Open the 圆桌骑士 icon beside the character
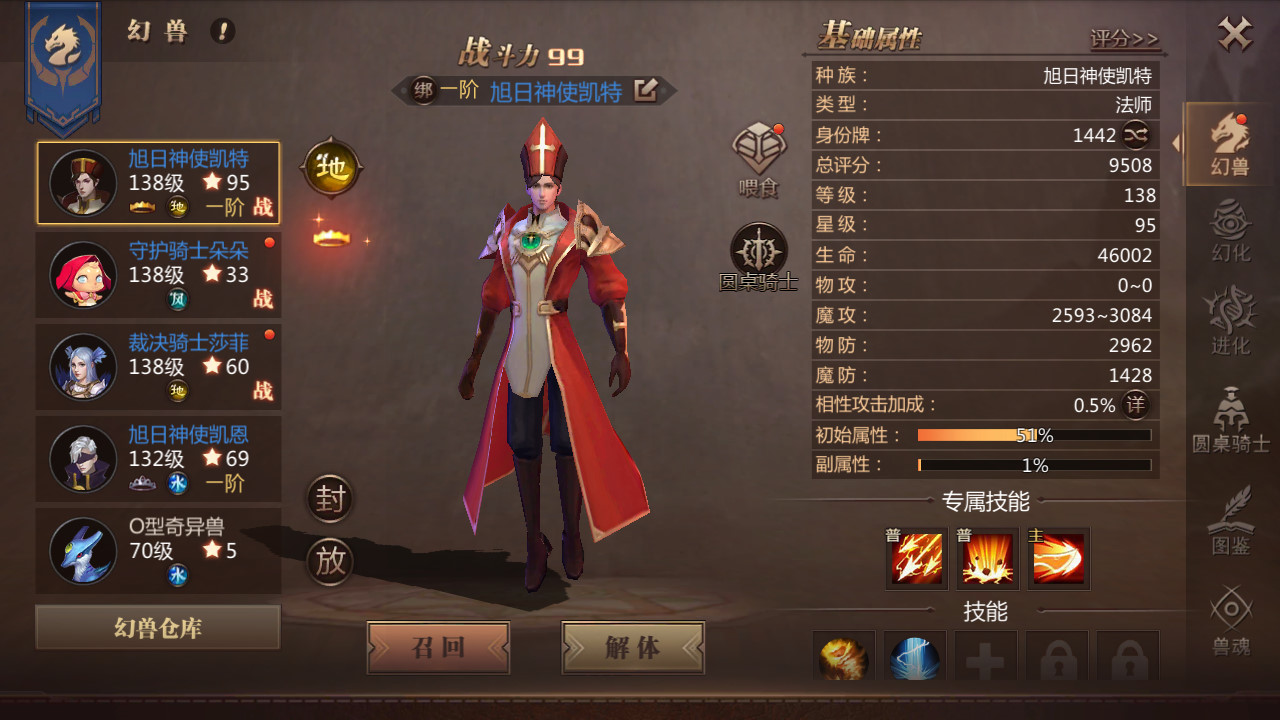Image resolution: width=1280 pixels, height=720 pixels. click(759, 257)
